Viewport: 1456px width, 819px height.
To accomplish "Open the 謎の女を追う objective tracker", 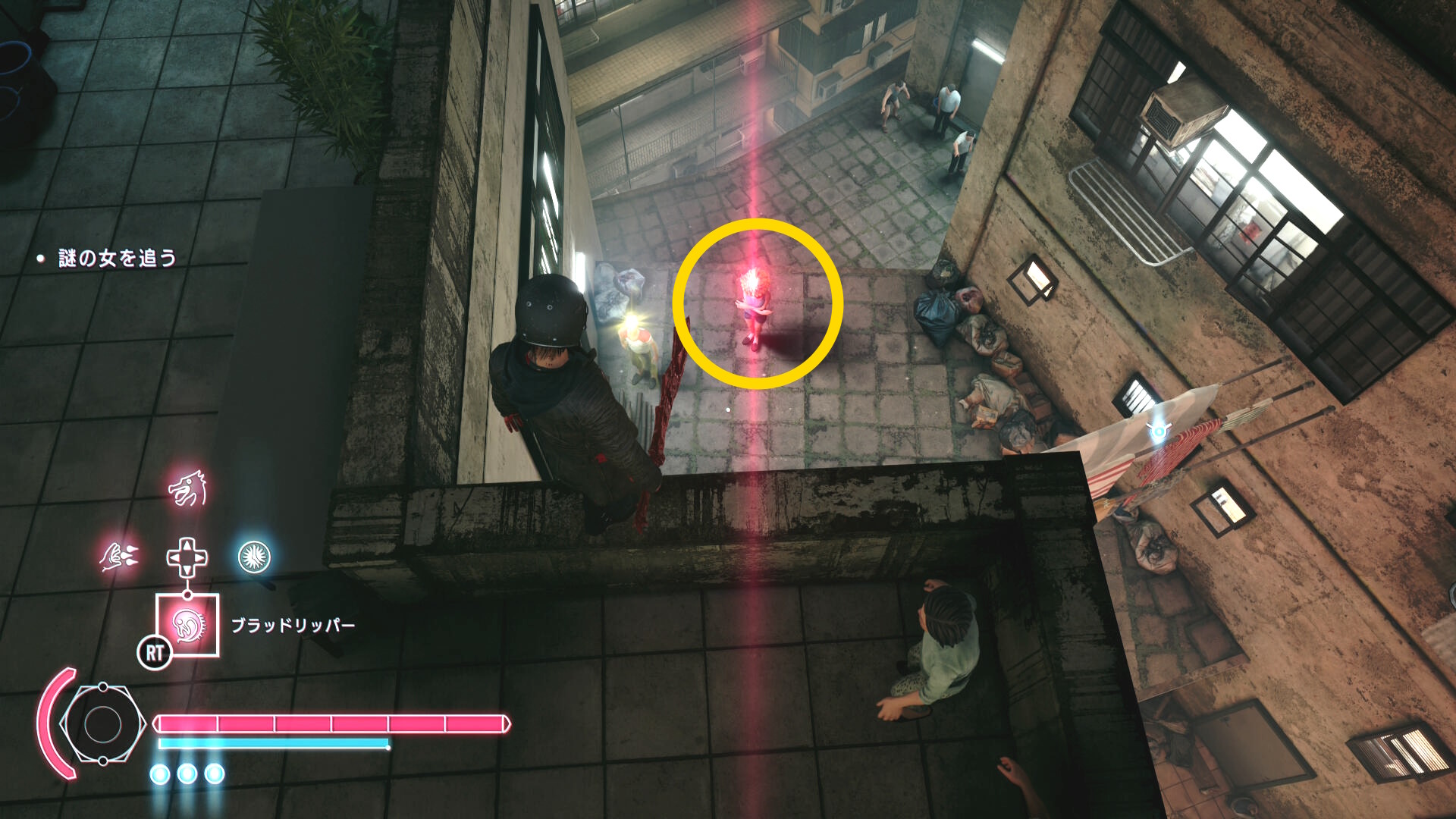I will (117, 259).
